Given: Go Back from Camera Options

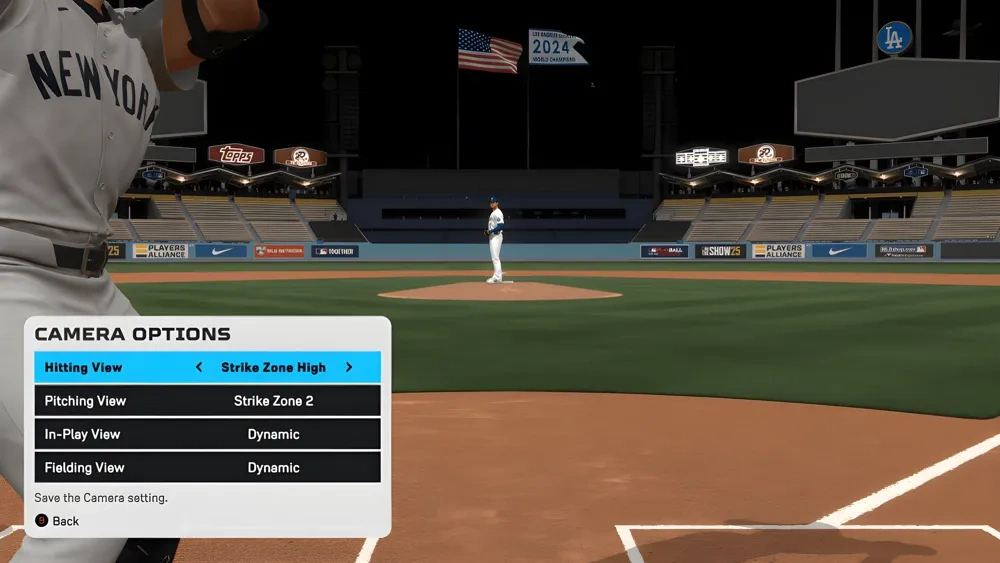Looking at the screenshot, I should click(58, 521).
